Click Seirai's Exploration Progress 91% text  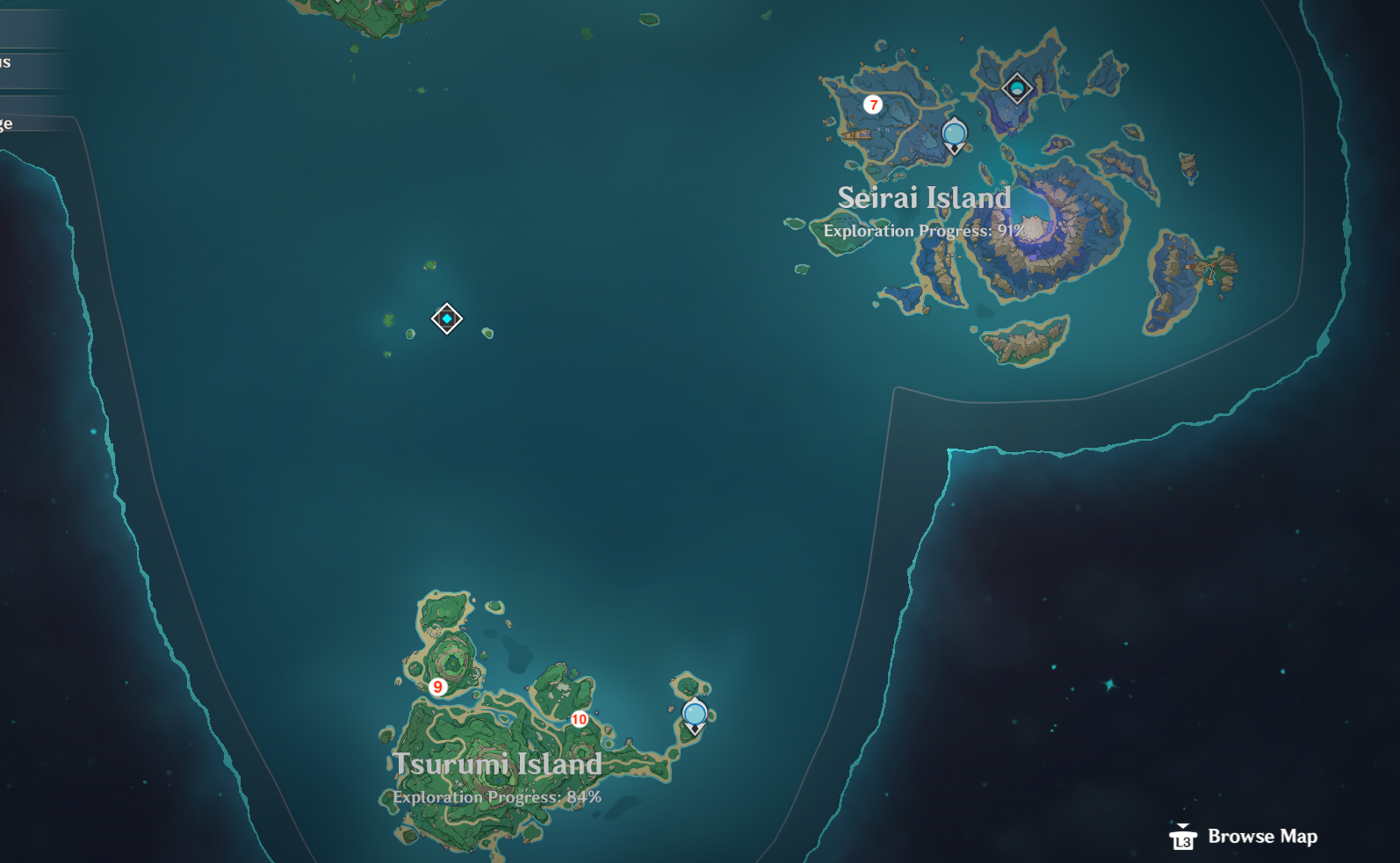[x=923, y=231]
